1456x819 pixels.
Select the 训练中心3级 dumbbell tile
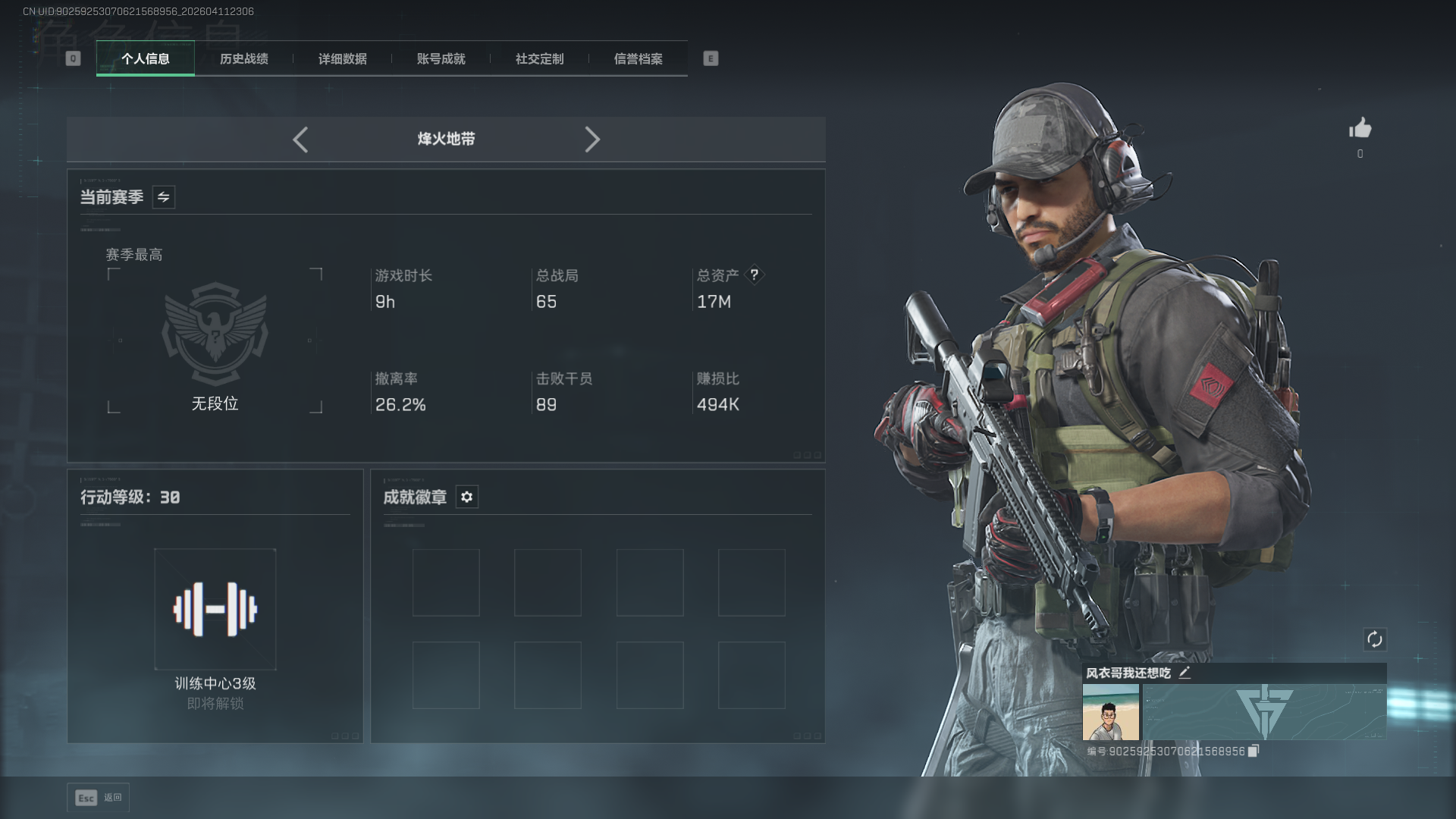215,609
